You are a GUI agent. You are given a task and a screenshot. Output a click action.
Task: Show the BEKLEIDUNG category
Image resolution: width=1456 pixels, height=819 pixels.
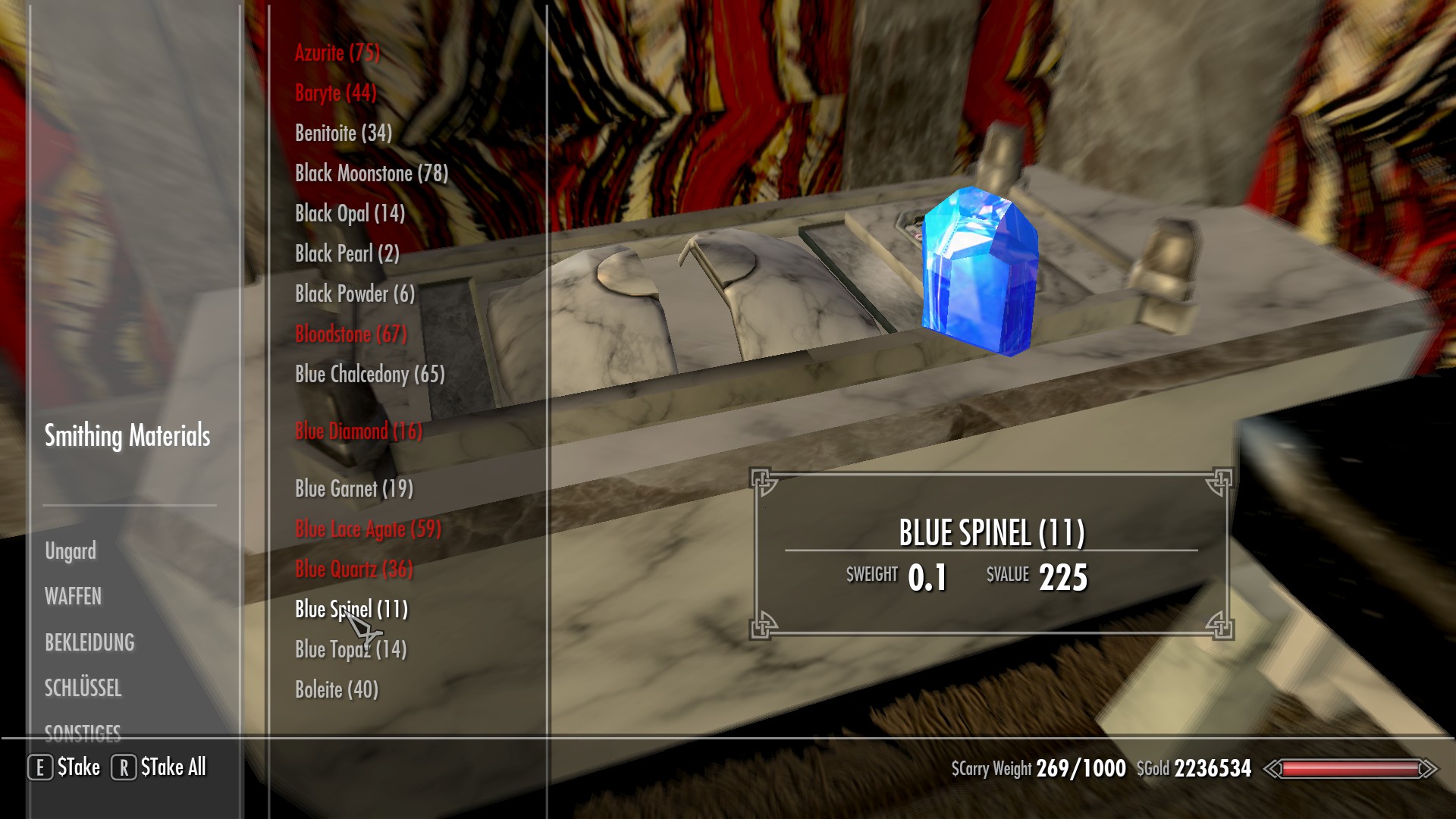click(89, 643)
